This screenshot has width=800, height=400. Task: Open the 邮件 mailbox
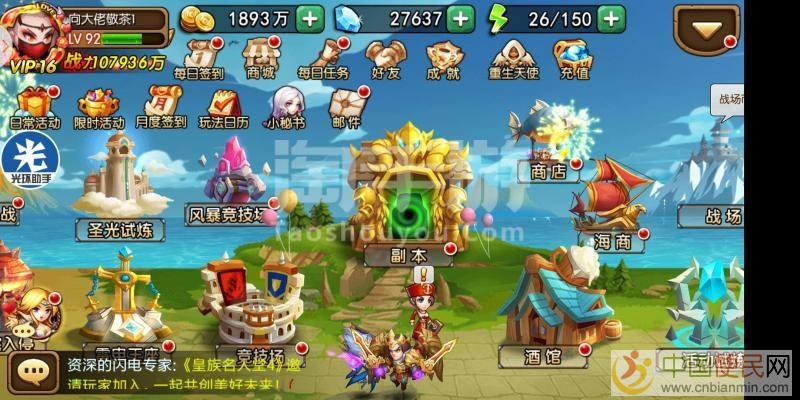345,106
